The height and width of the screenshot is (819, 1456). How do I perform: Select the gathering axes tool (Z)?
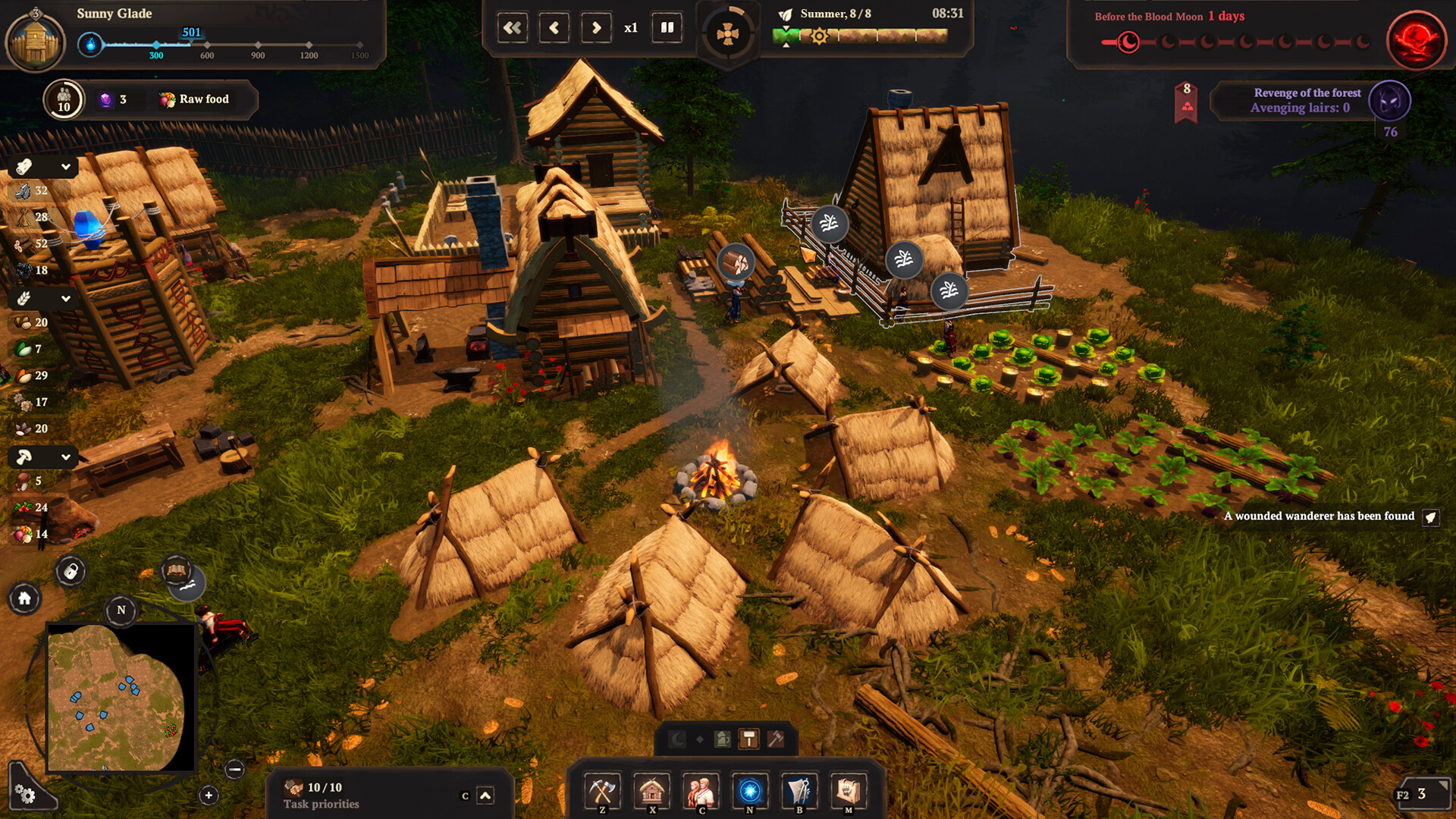tap(602, 791)
